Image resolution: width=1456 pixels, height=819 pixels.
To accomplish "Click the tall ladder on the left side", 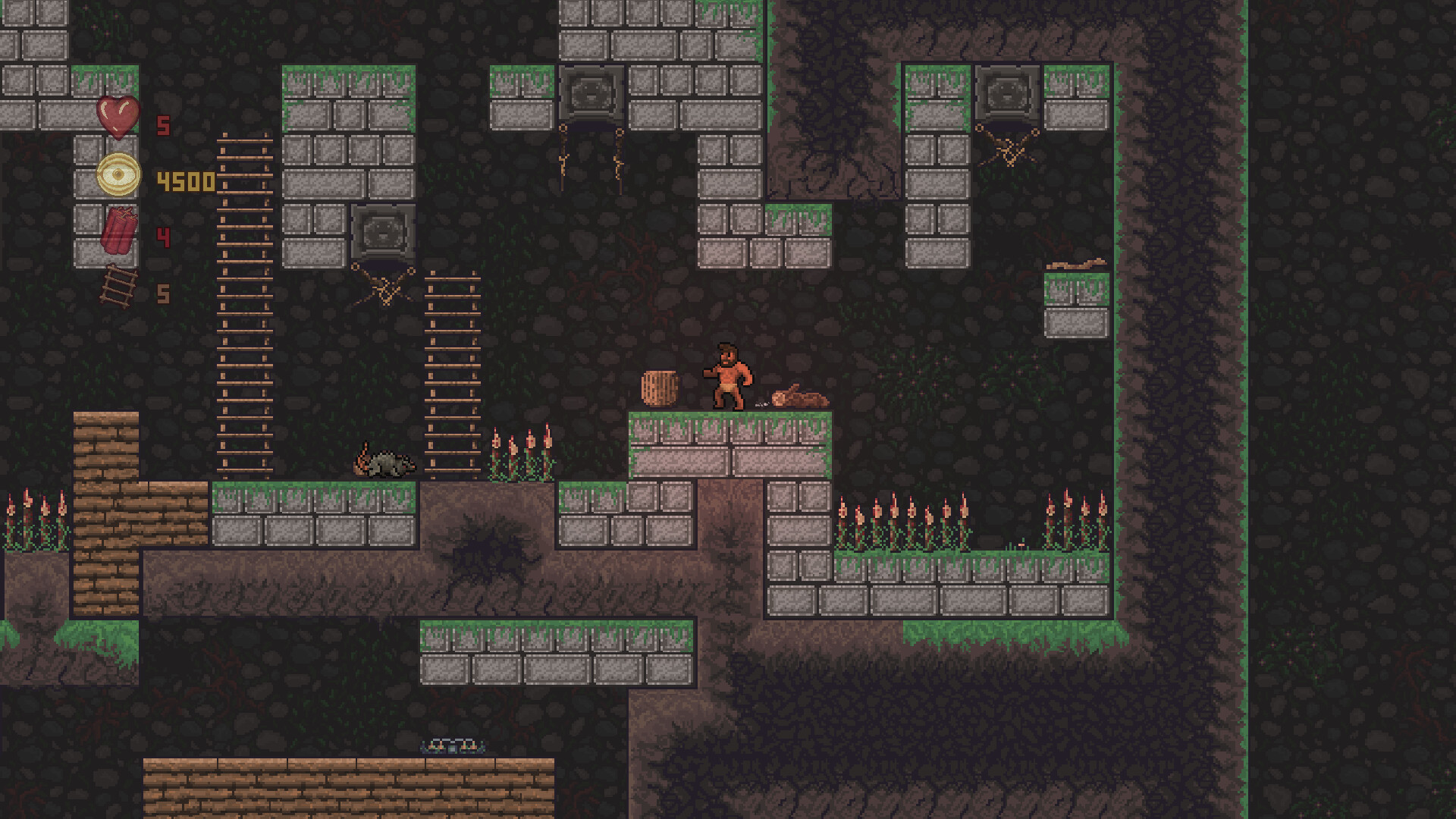I will click(x=244, y=303).
